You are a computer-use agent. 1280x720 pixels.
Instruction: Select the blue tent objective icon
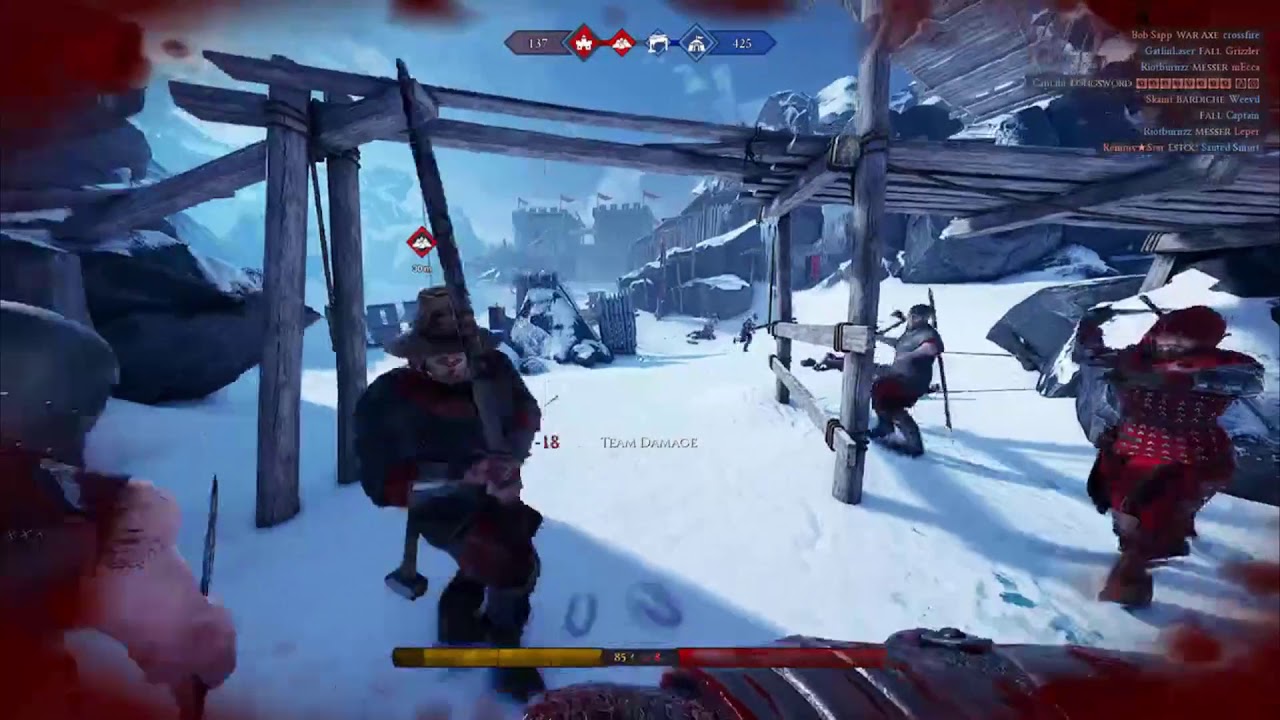[697, 43]
